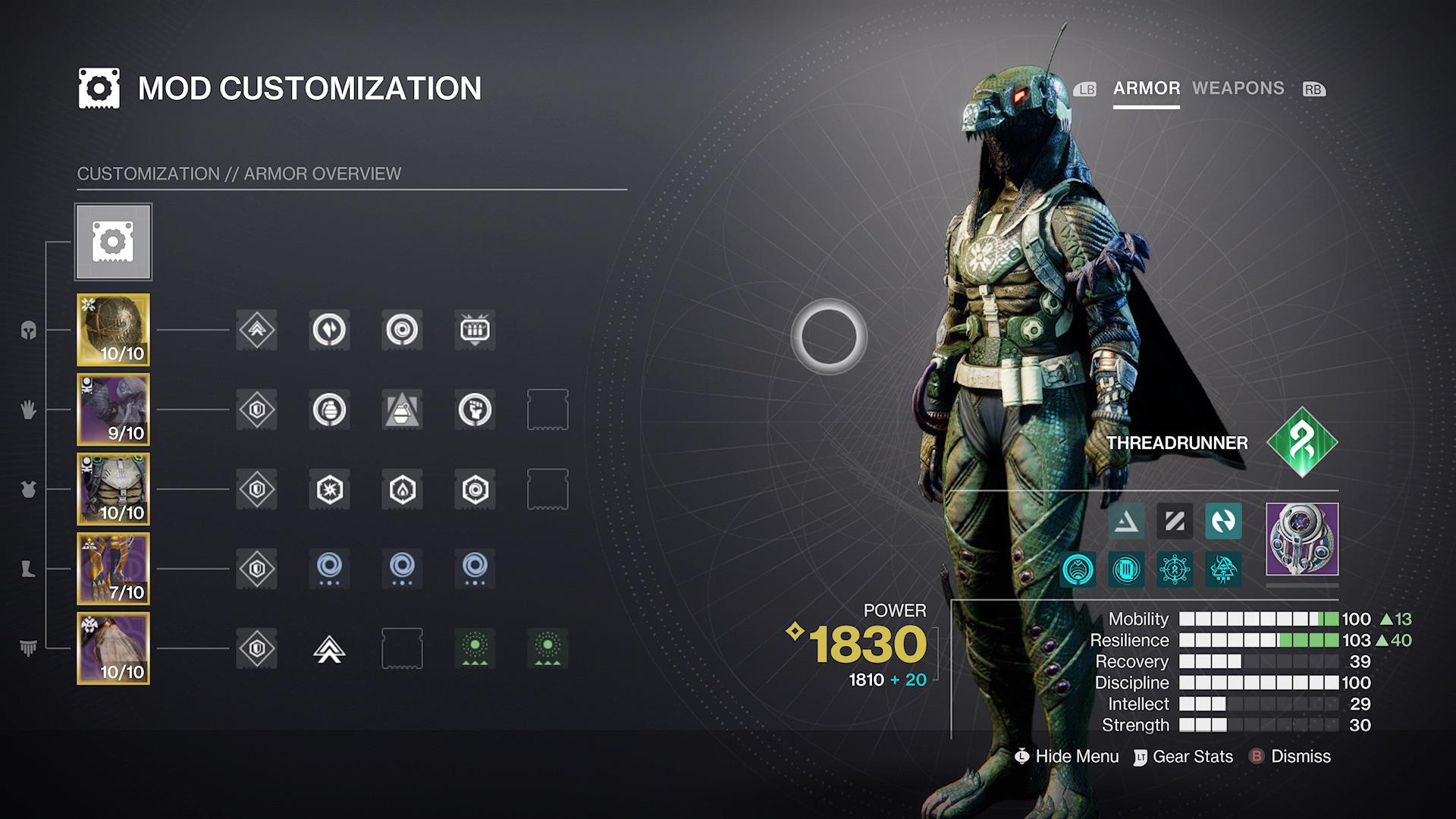Switch to the Weapons tab
The height and width of the screenshot is (819, 1456).
tap(1238, 88)
